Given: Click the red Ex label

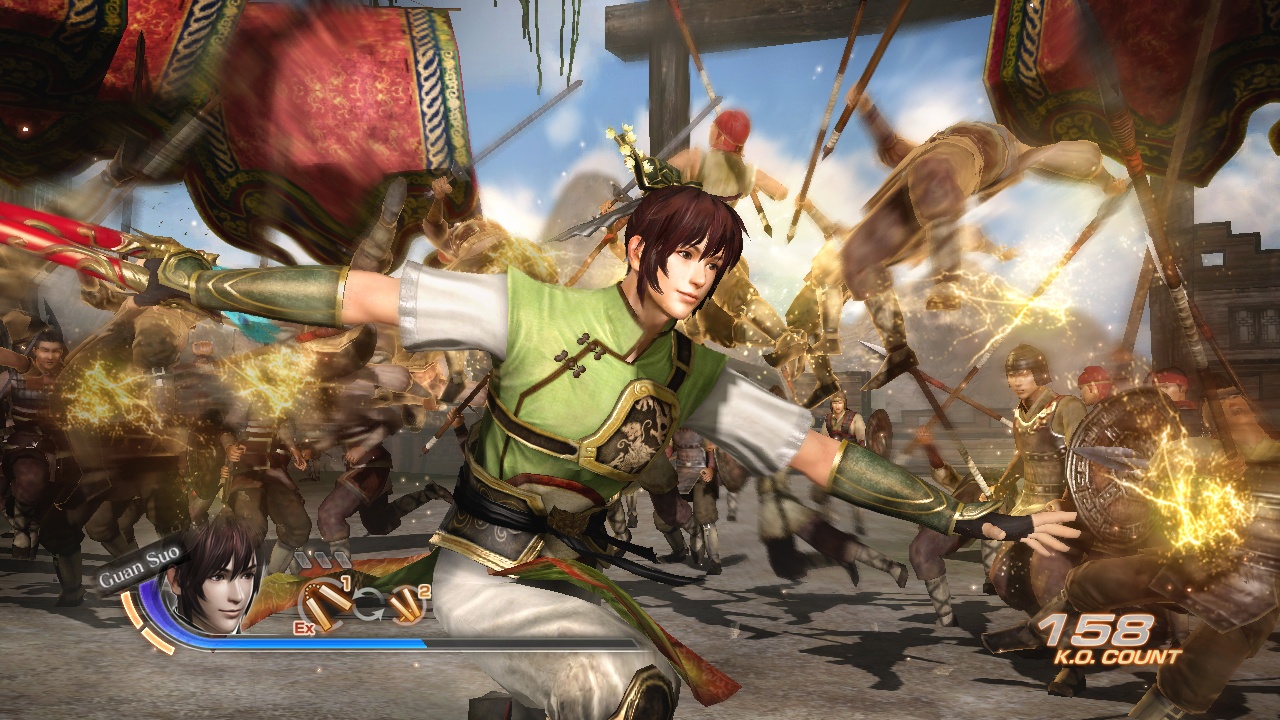Looking at the screenshot, I should pos(303,627).
